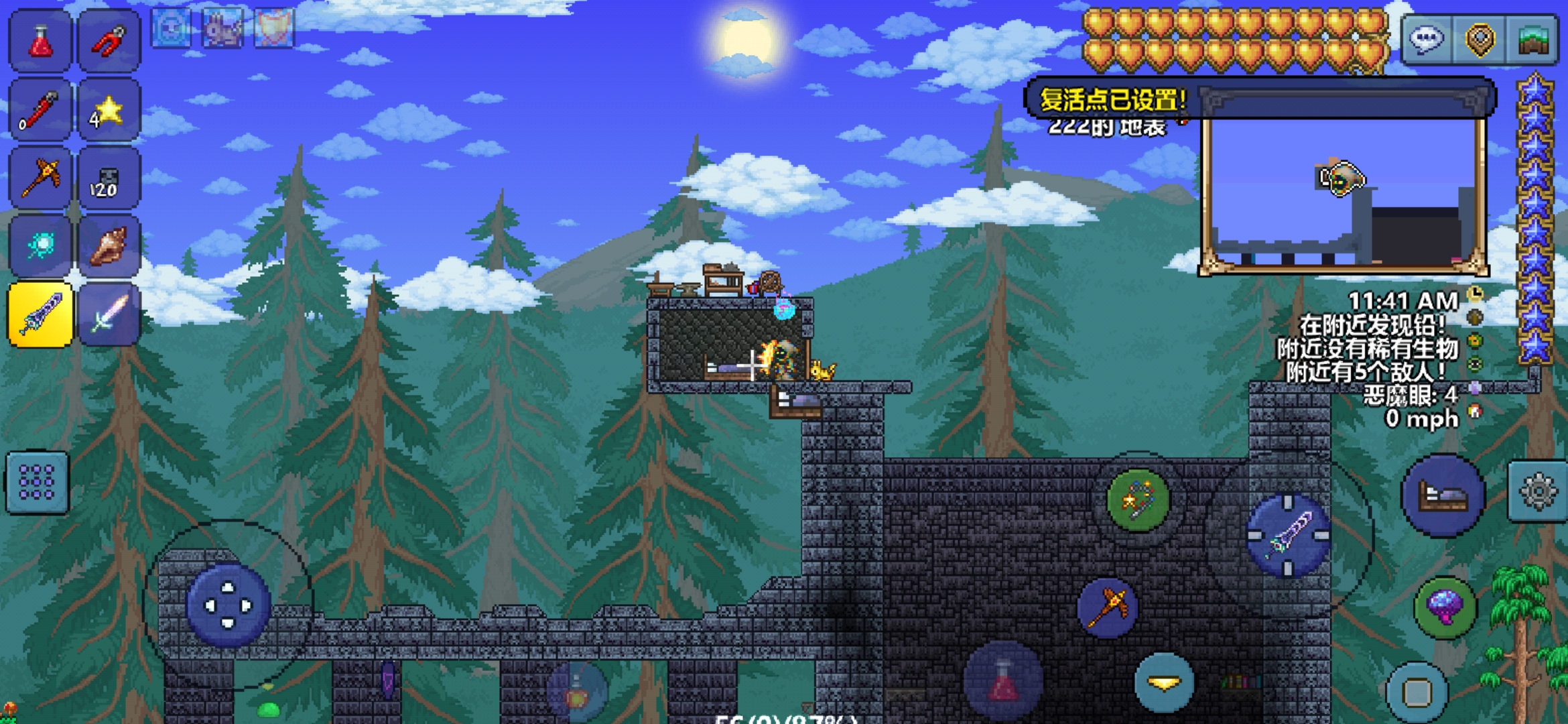Tap the map pin button
The image size is (1568, 724).
point(1480,40)
